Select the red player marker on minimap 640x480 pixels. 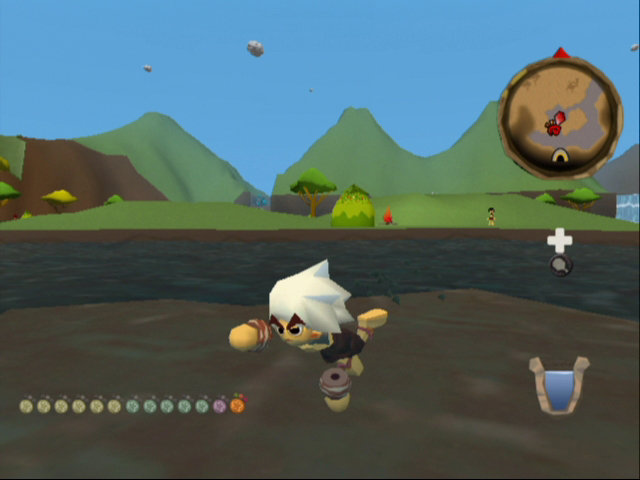[x=555, y=124]
